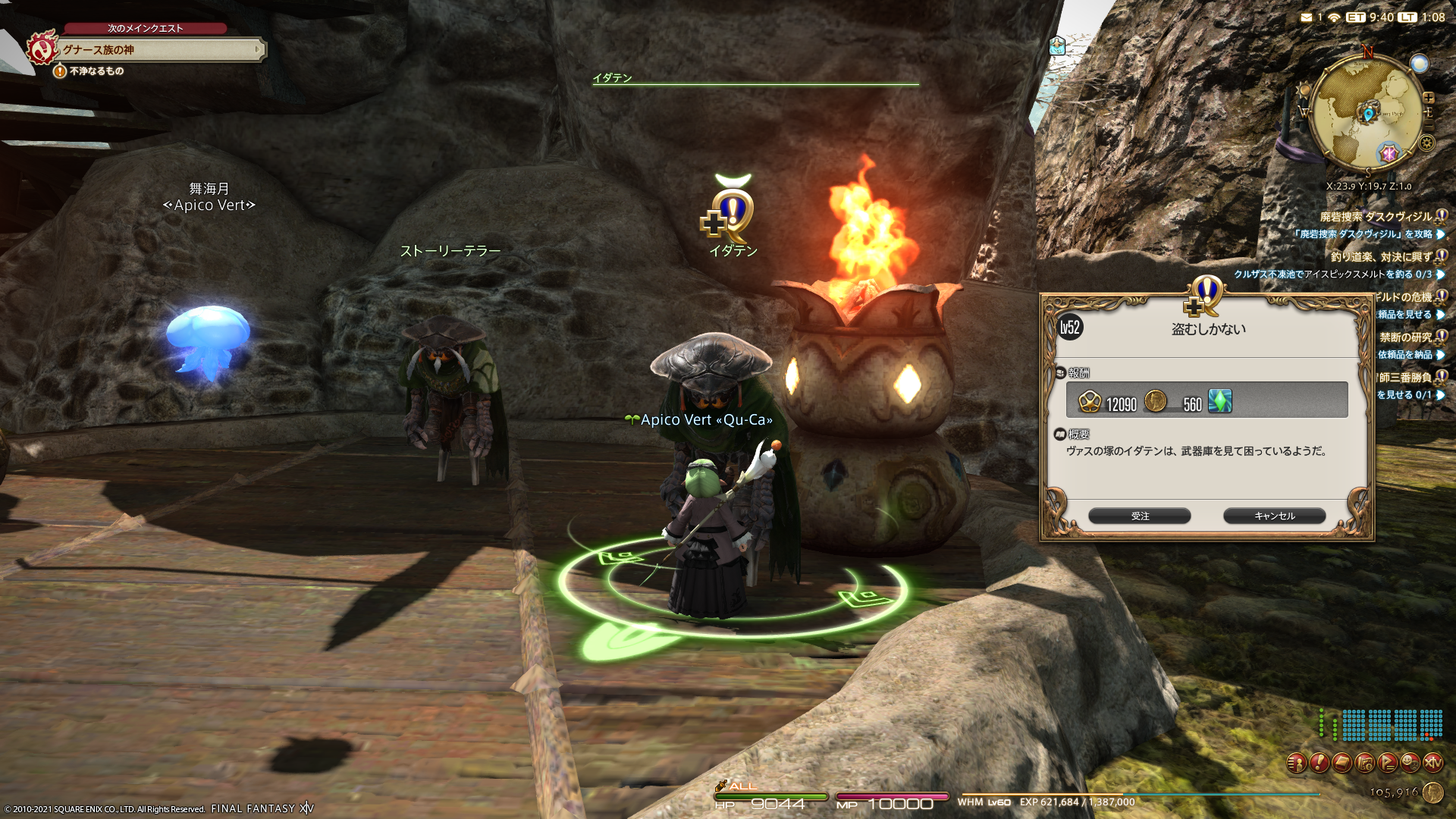Accept the quest with the 受注 button

point(1139,516)
